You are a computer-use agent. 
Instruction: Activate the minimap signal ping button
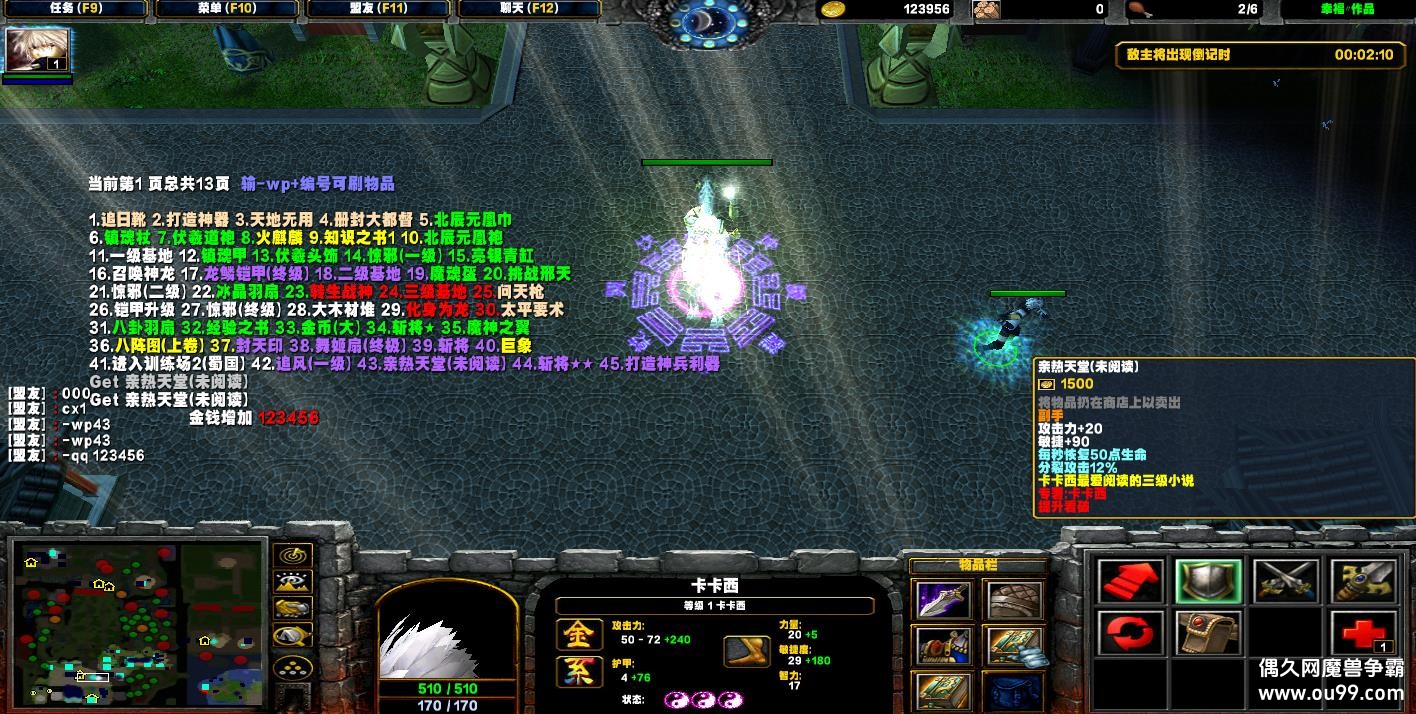click(292, 556)
